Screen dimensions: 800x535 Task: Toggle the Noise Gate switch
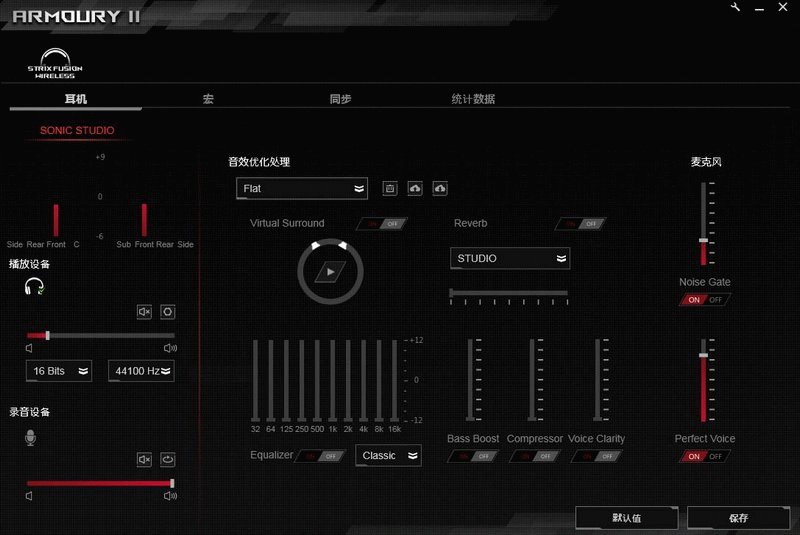click(705, 300)
